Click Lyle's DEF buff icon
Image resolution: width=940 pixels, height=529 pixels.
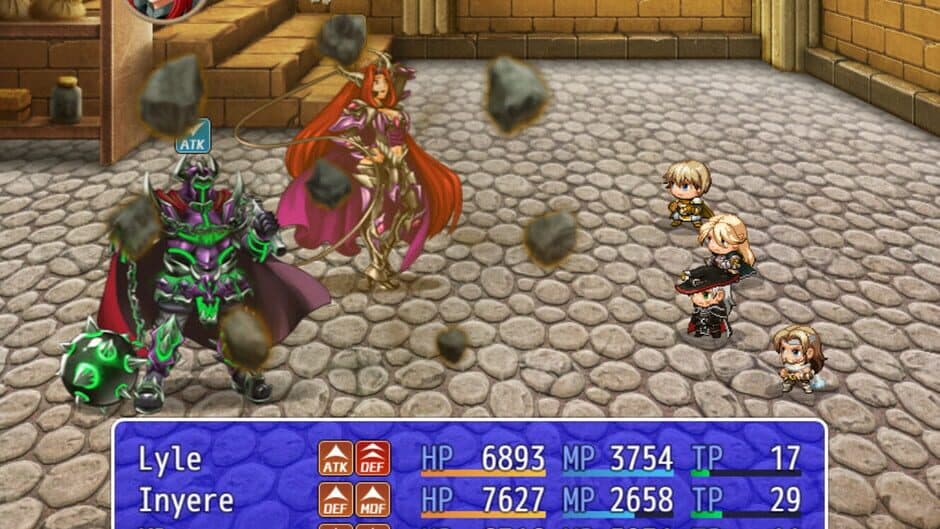373,459
